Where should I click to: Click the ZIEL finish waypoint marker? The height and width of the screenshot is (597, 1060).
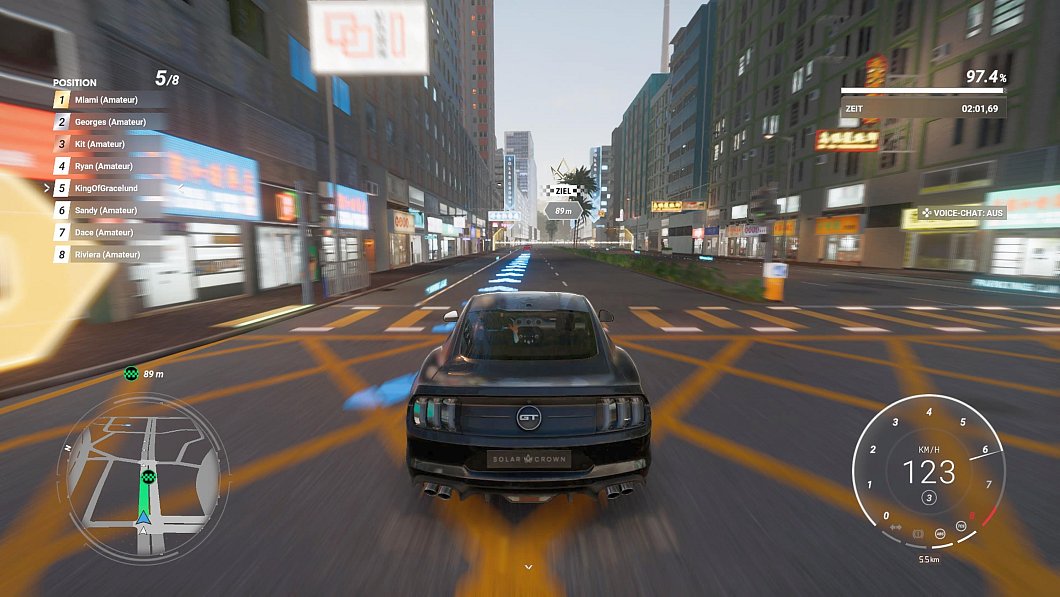pos(564,190)
